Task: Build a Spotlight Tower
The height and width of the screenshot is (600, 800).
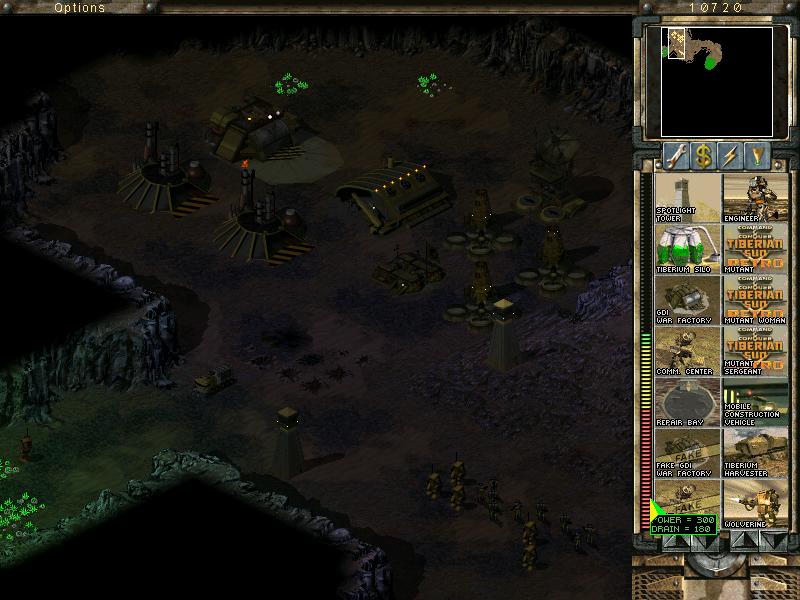Action: [687, 198]
